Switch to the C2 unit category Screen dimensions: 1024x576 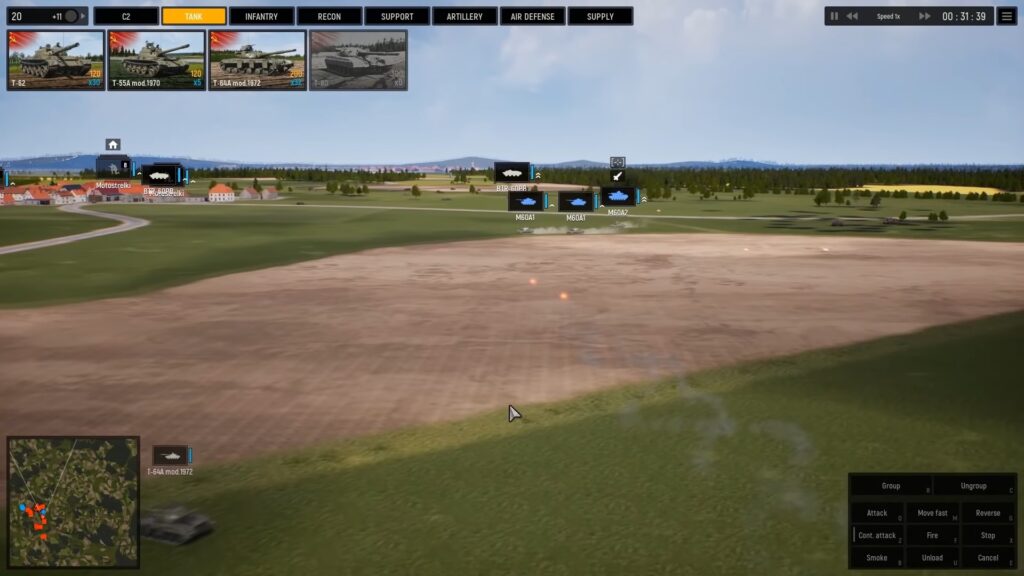click(x=126, y=16)
